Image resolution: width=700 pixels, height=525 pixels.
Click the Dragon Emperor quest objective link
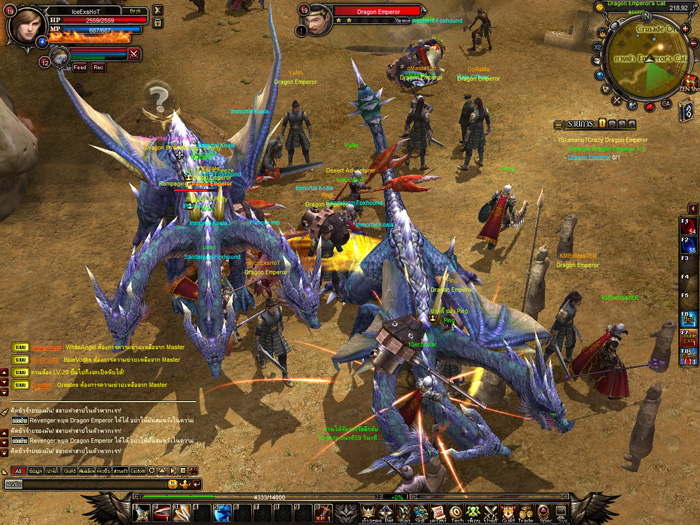point(588,157)
